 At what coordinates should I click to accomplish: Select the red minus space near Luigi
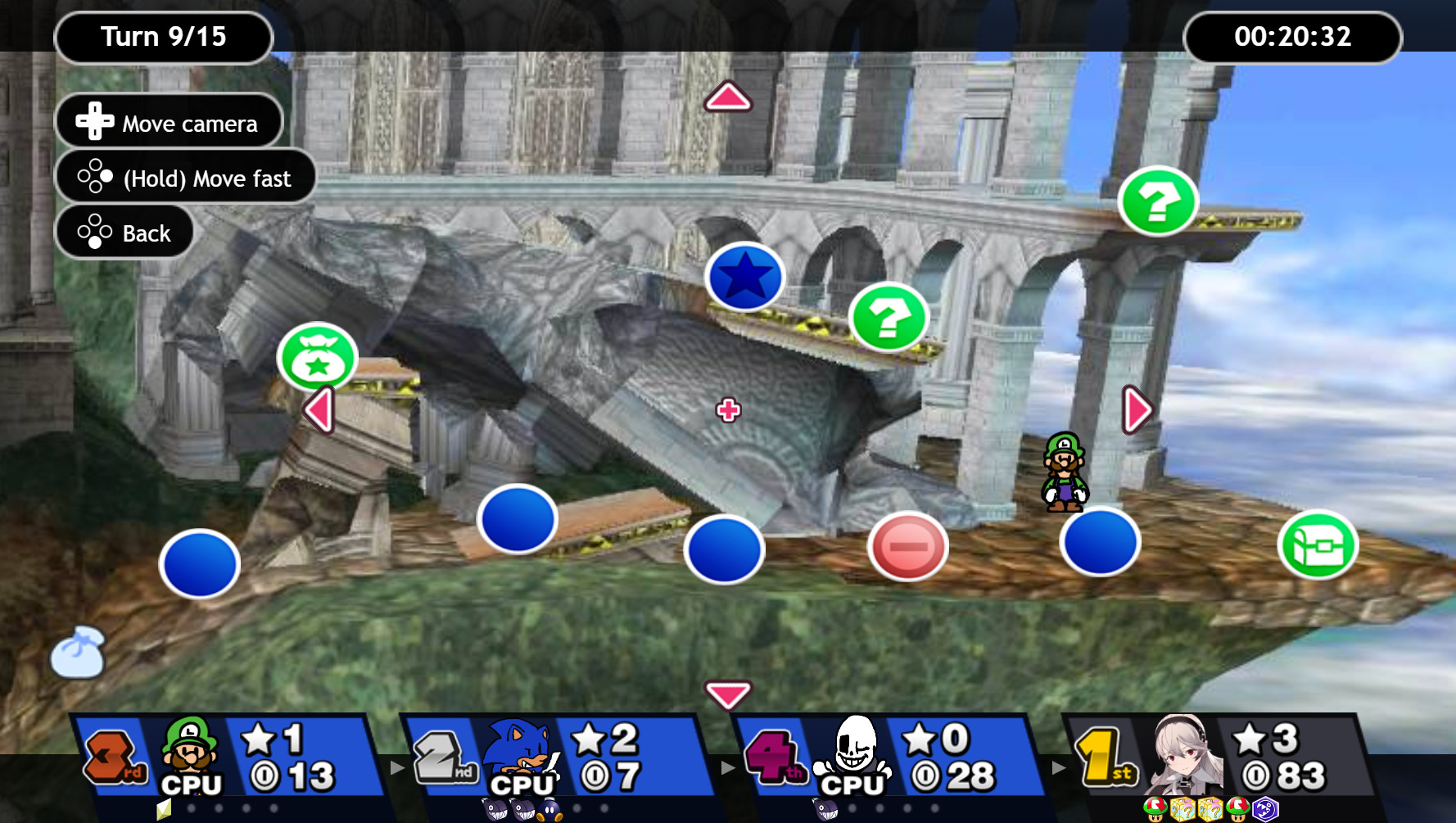point(909,545)
